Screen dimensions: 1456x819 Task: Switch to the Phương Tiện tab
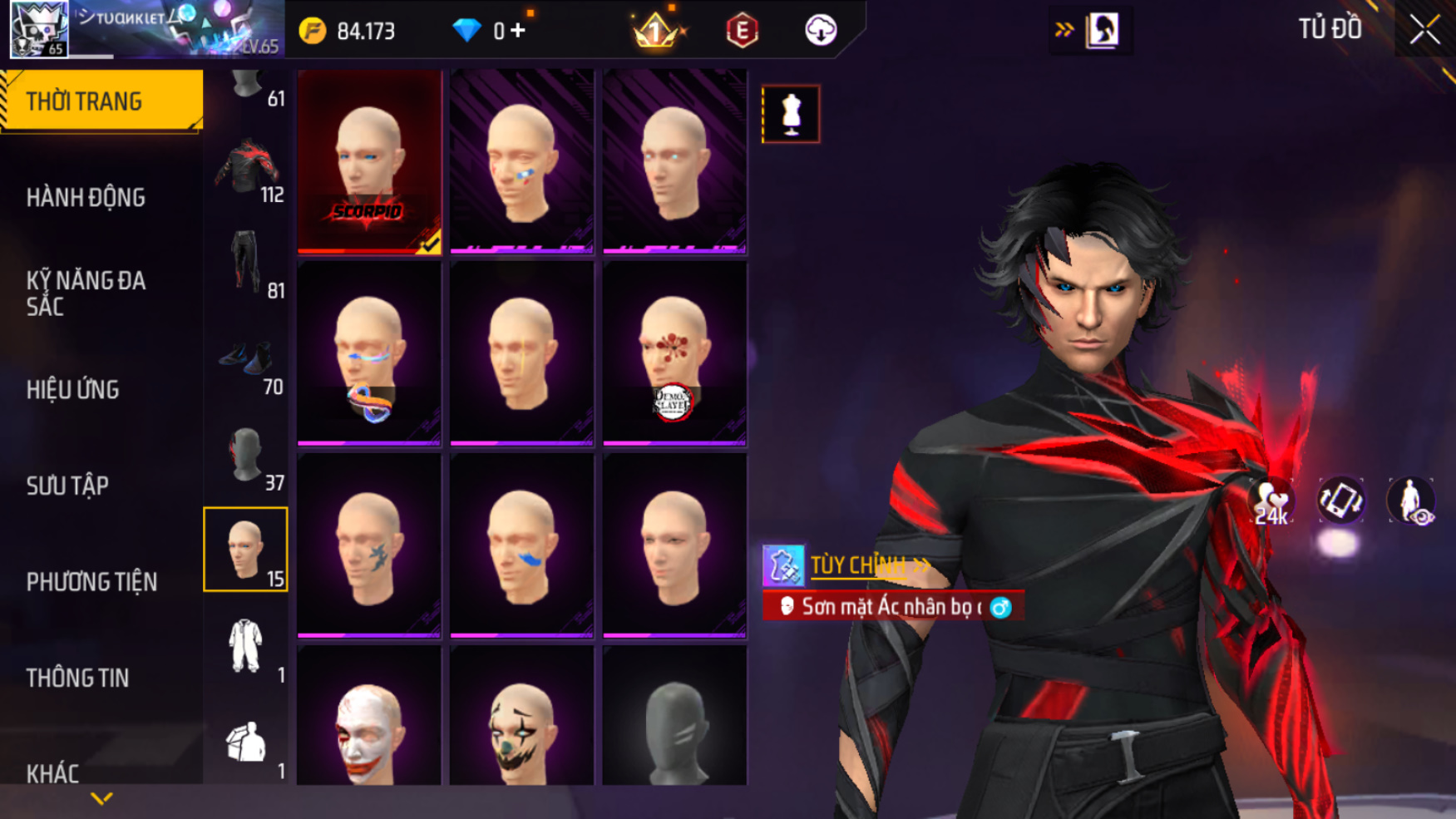(x=91, y=582)
